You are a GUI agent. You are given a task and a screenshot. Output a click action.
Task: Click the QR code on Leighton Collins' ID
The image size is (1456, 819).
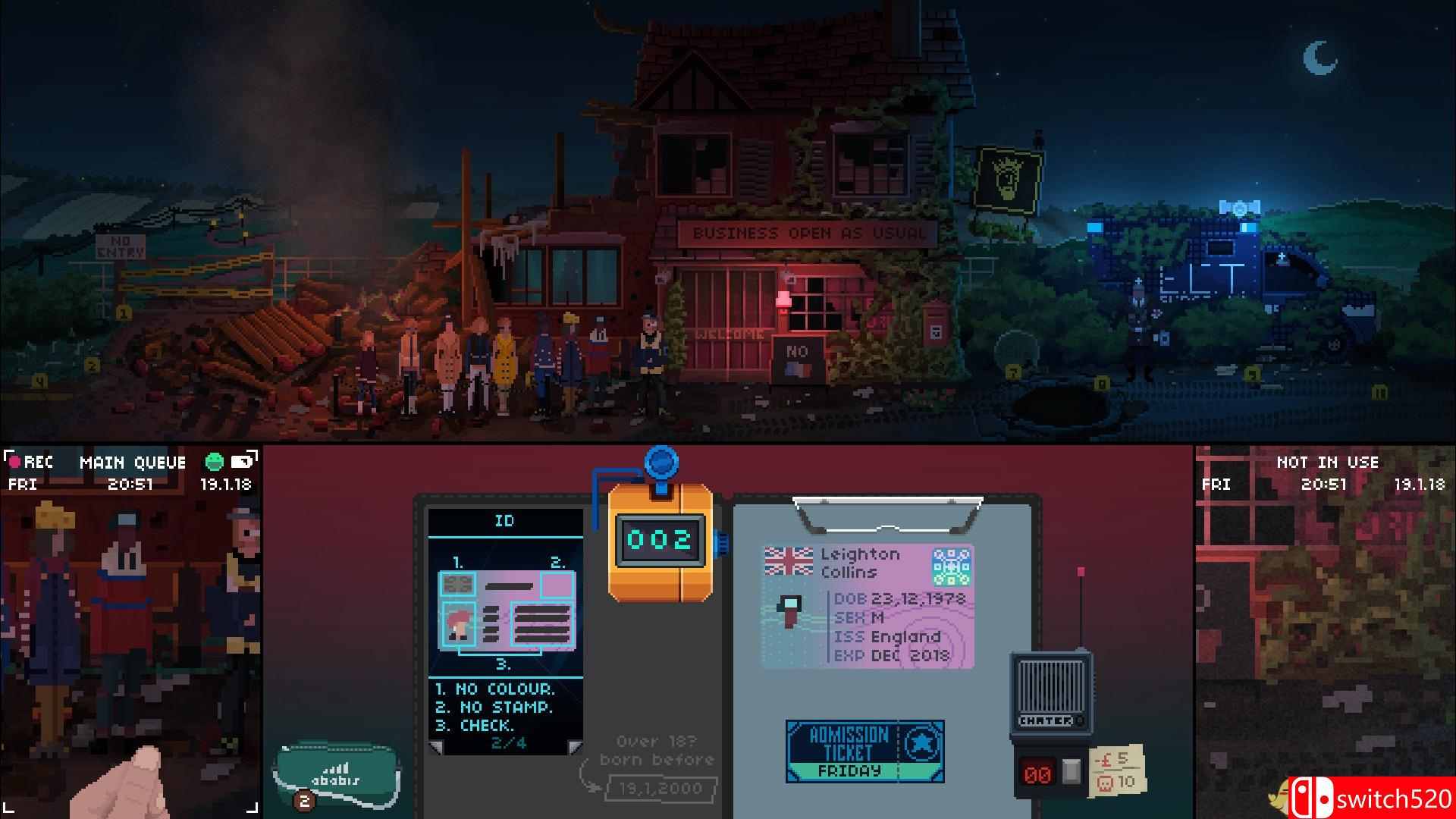point(952,566)
